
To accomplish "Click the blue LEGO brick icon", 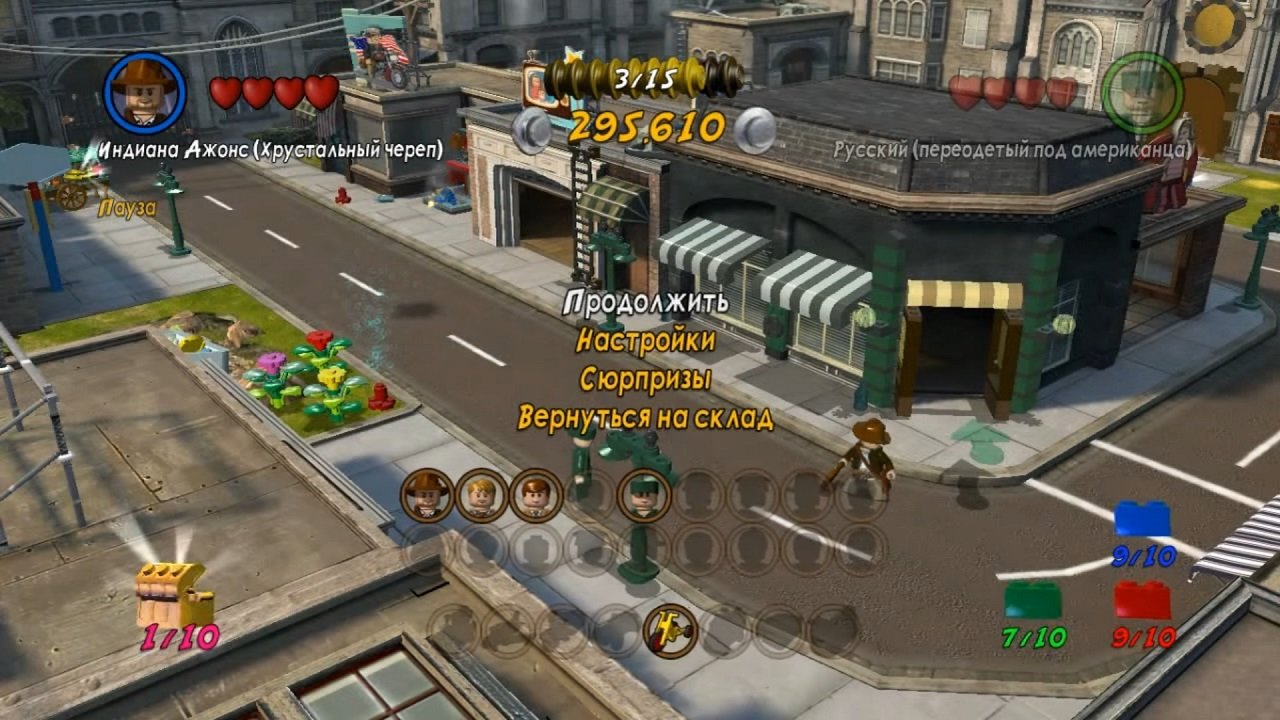I will (x=1142, y=519).
